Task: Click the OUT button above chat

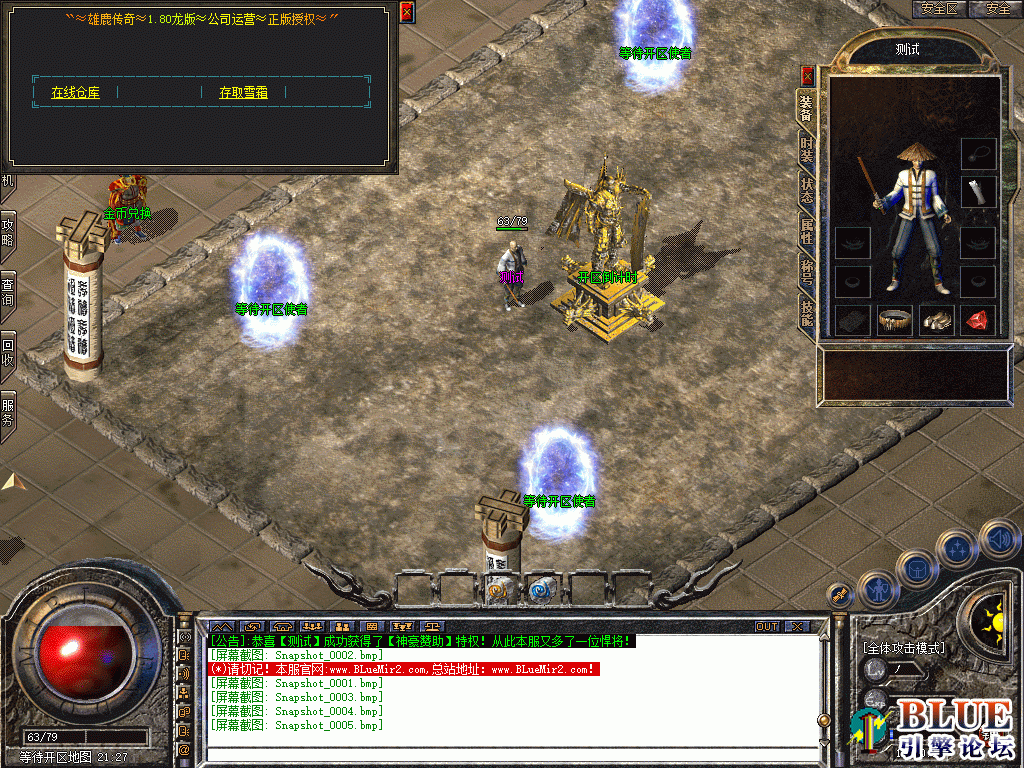Action: 767,627
